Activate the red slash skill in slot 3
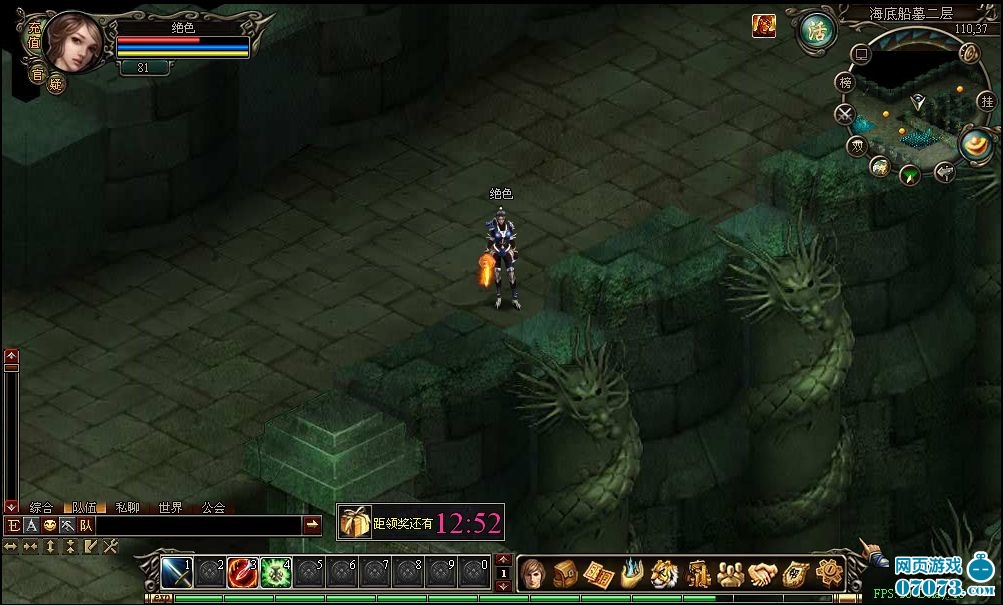The width and height of the screenshot is (1003, 605). pos(242,572)
